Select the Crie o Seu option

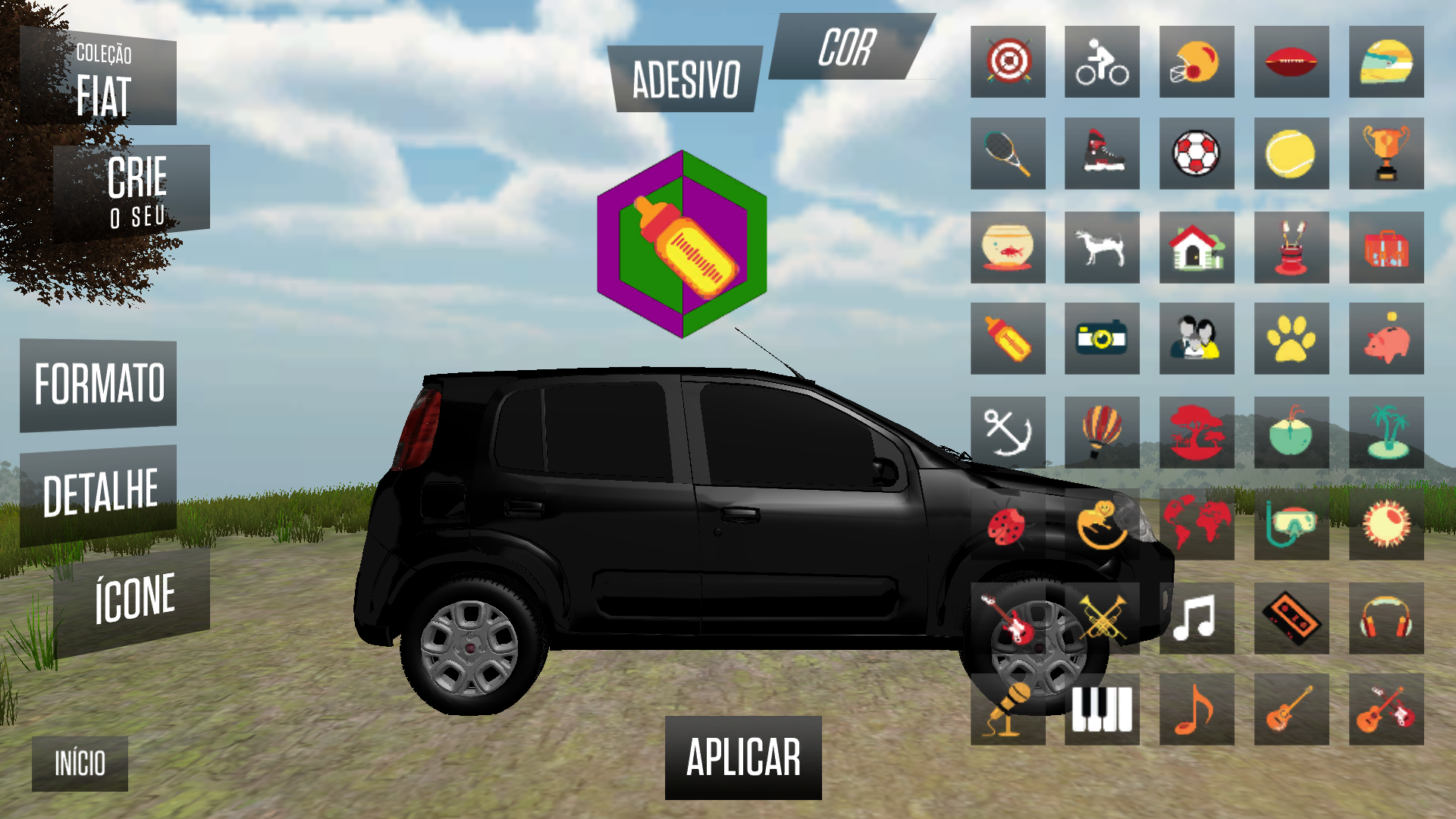[133, 191]
